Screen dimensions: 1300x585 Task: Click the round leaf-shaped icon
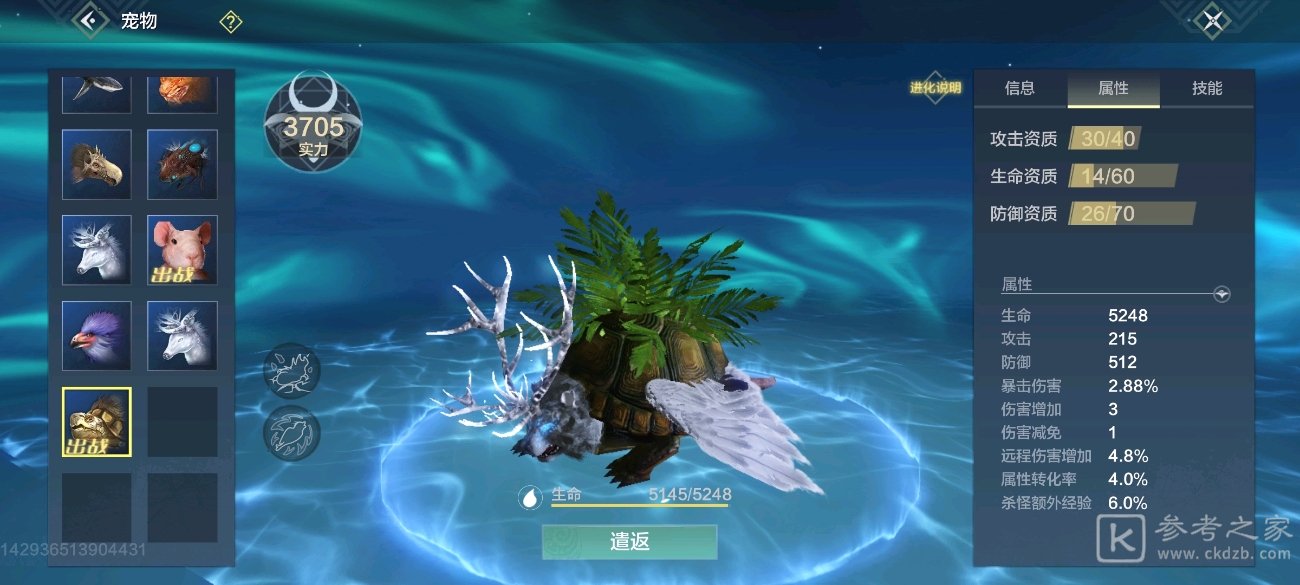coord(292,432)
